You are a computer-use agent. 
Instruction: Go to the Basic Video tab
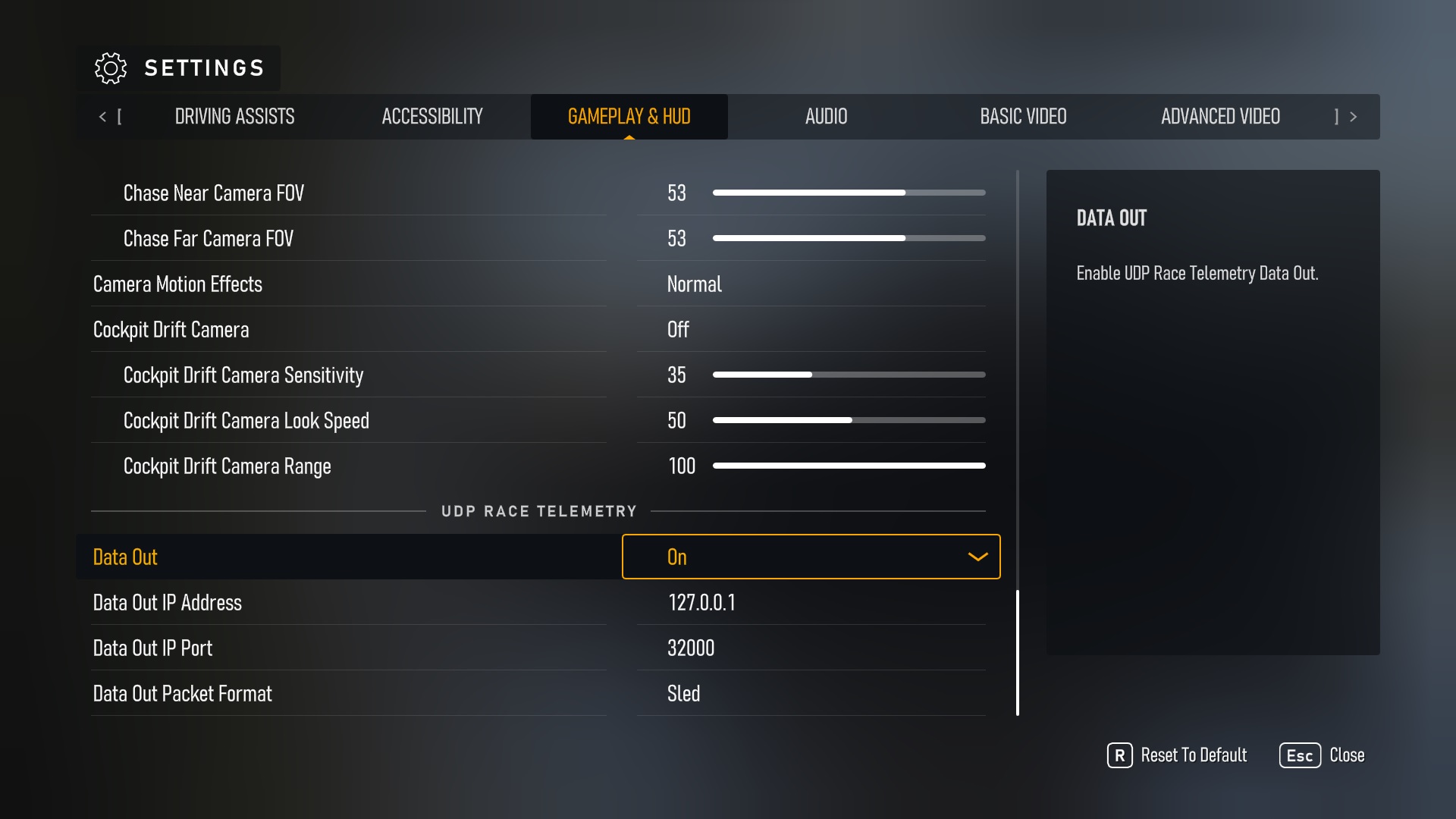coord(1023,117)
